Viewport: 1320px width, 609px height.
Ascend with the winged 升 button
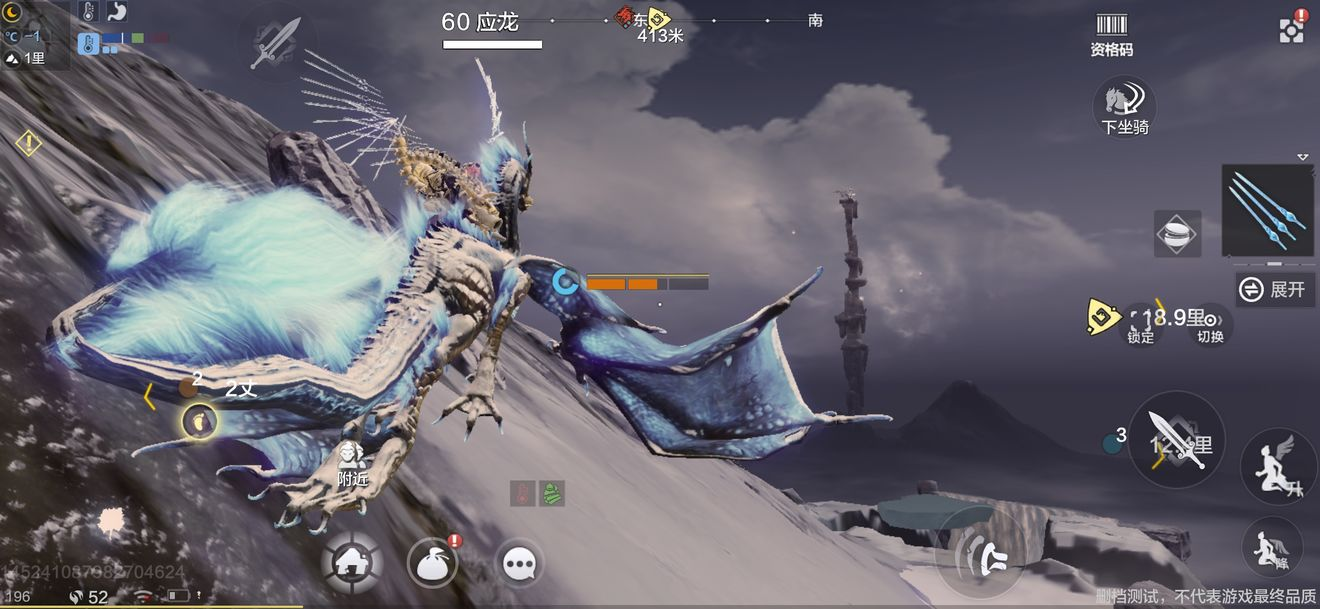coord(1271,467)
